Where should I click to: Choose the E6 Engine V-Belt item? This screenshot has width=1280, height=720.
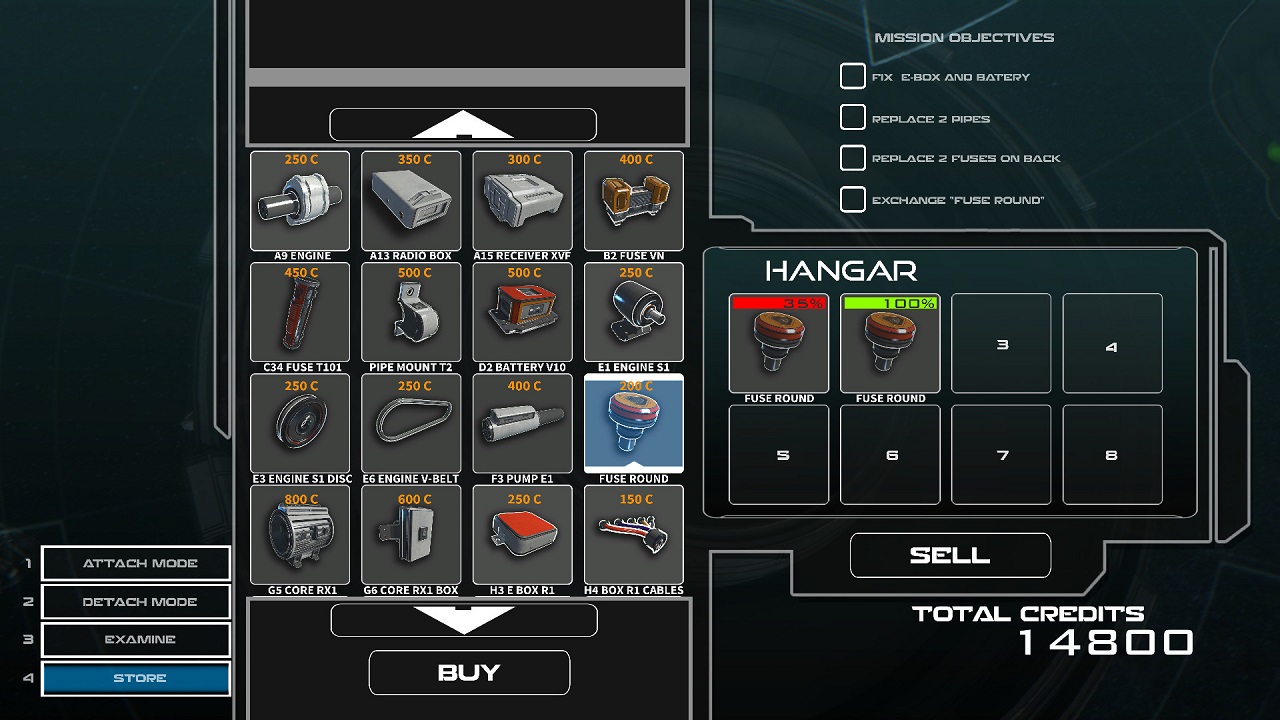pyautogui.click(x=411, y=423)
